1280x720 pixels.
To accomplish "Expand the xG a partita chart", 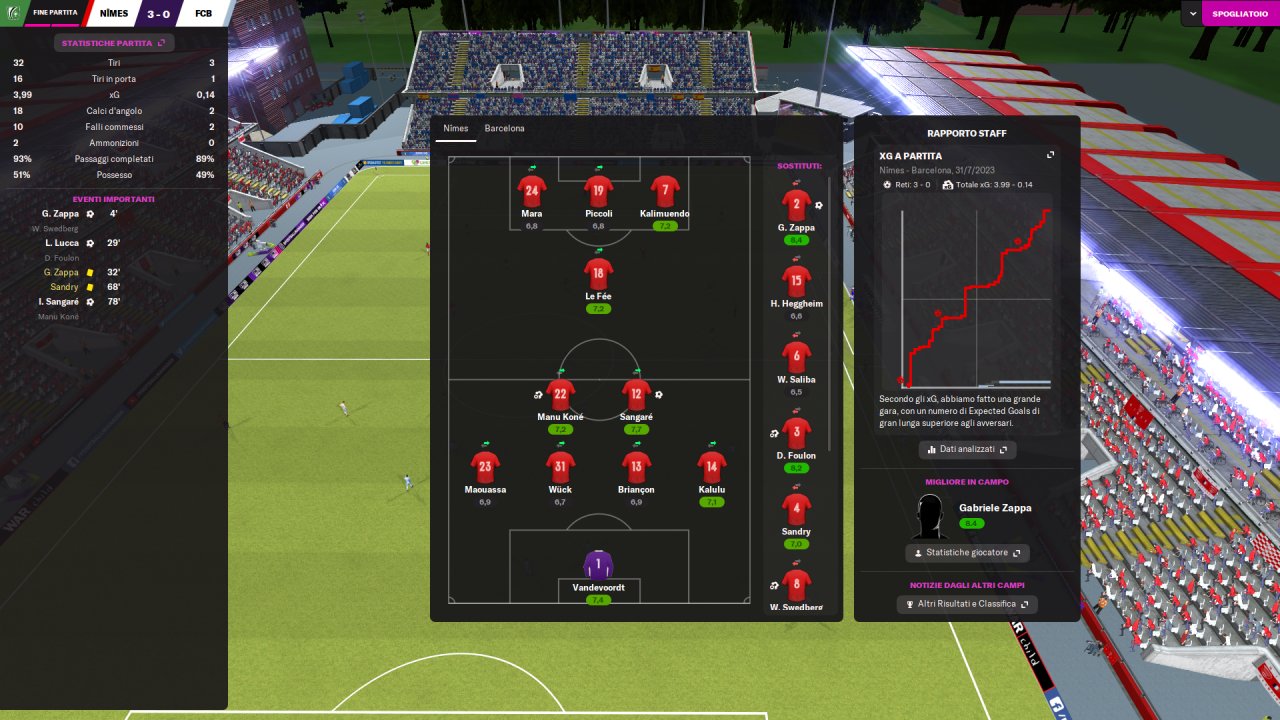I will [x=1050, y=156].
